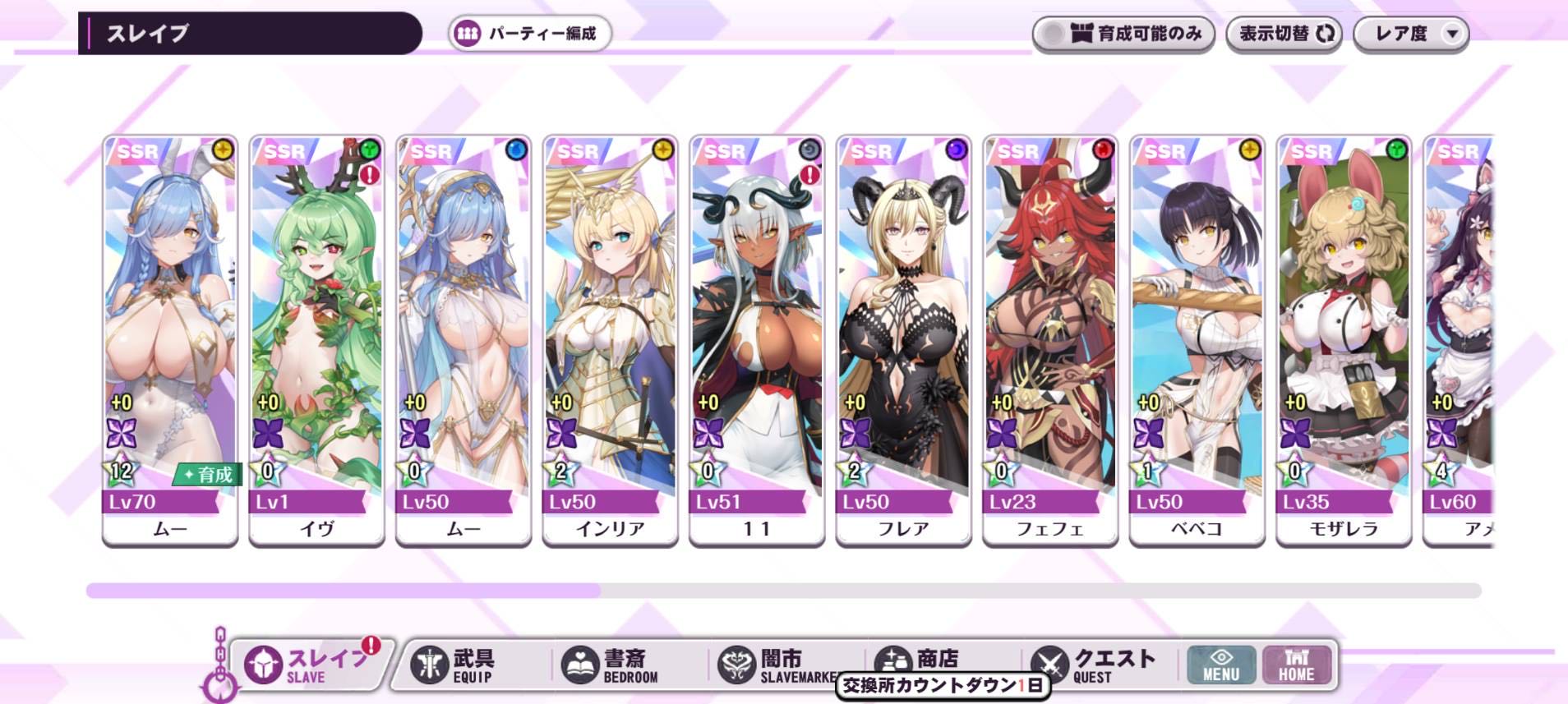Toggle the 育成可能のみ filter
1568x704 pixels.
1123,34
